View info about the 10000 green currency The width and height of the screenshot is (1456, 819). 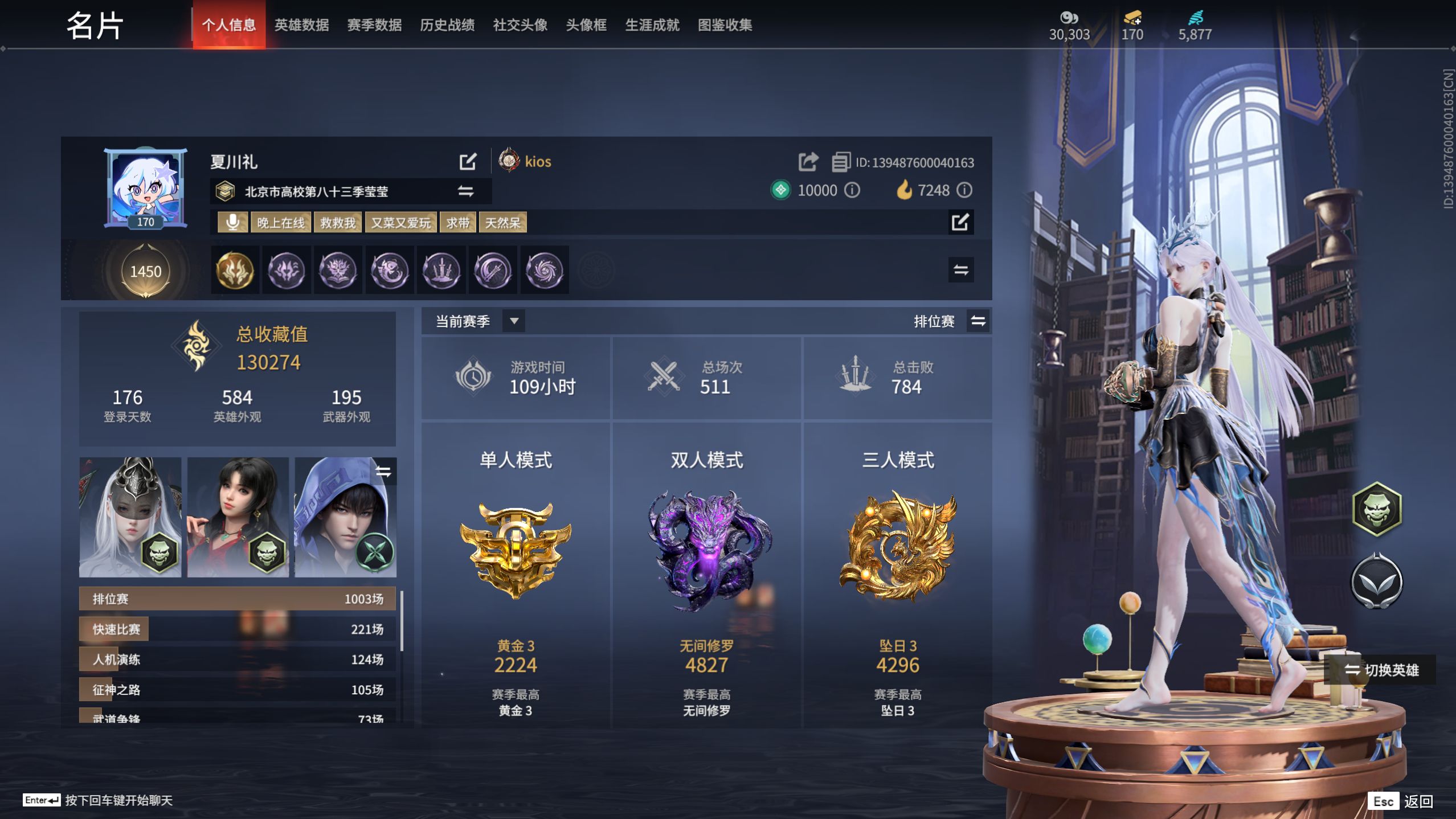click(852, 190)
